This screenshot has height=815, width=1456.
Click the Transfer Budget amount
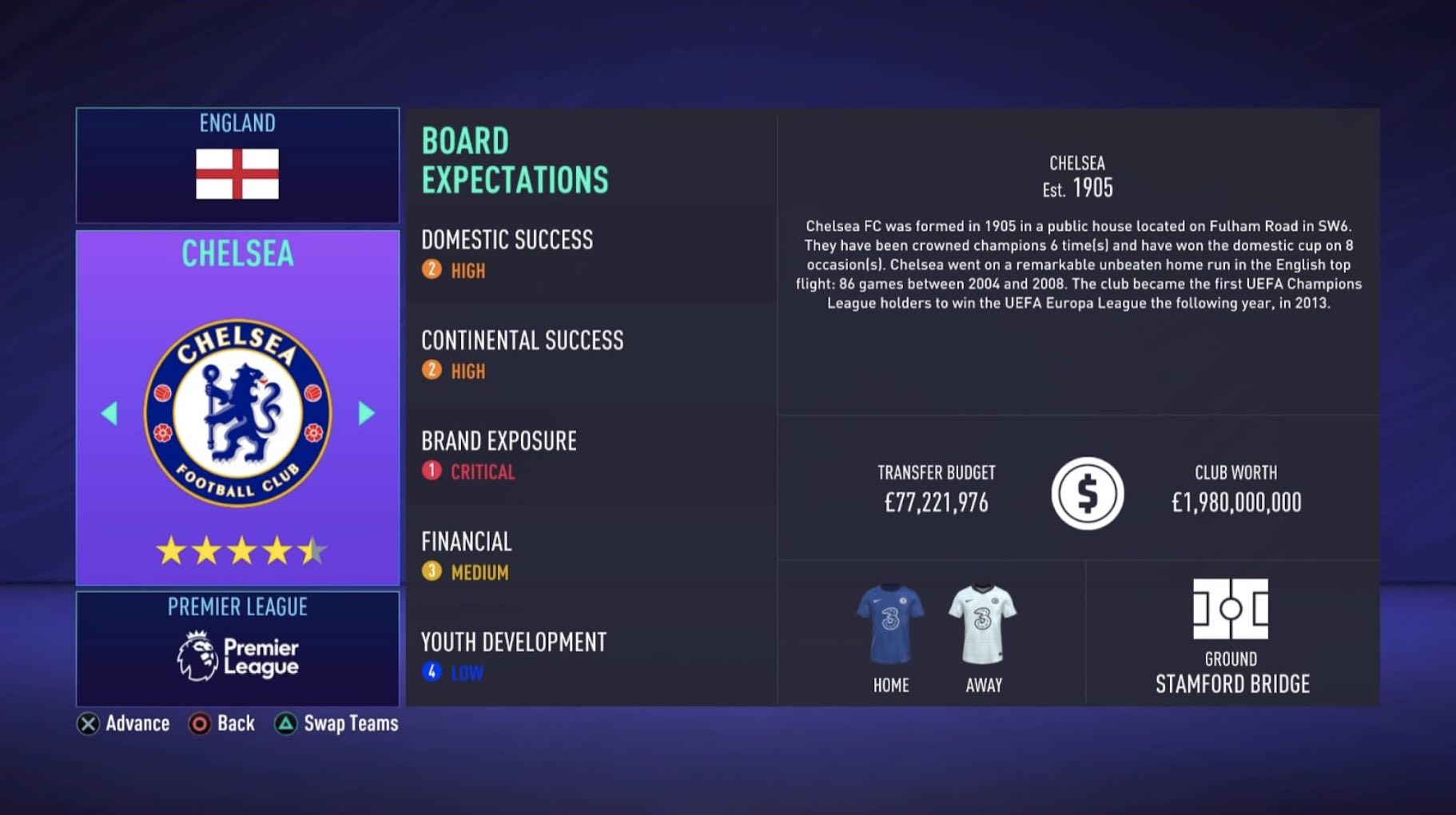(x=937, y=503)
